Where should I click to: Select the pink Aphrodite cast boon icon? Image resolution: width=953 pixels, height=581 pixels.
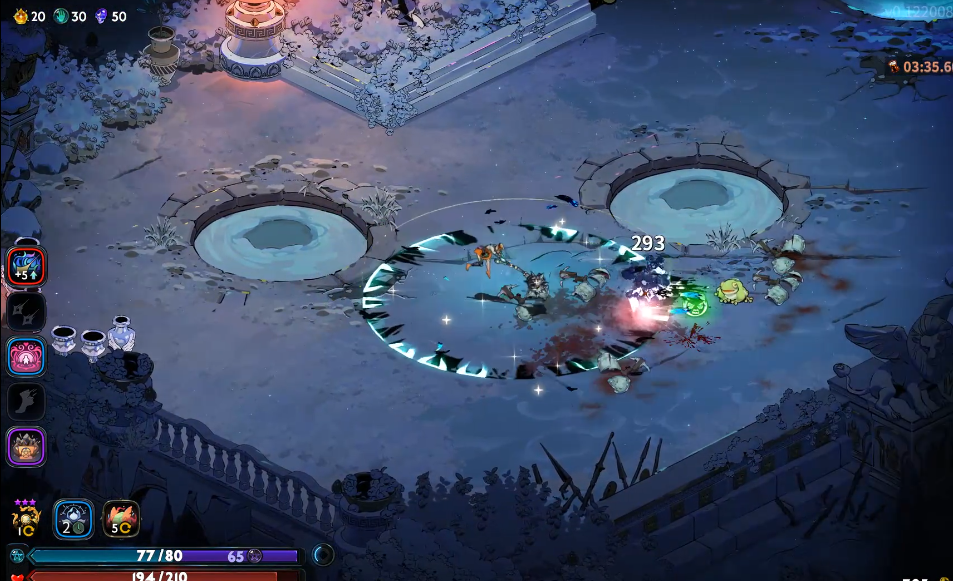pos(24,356)
